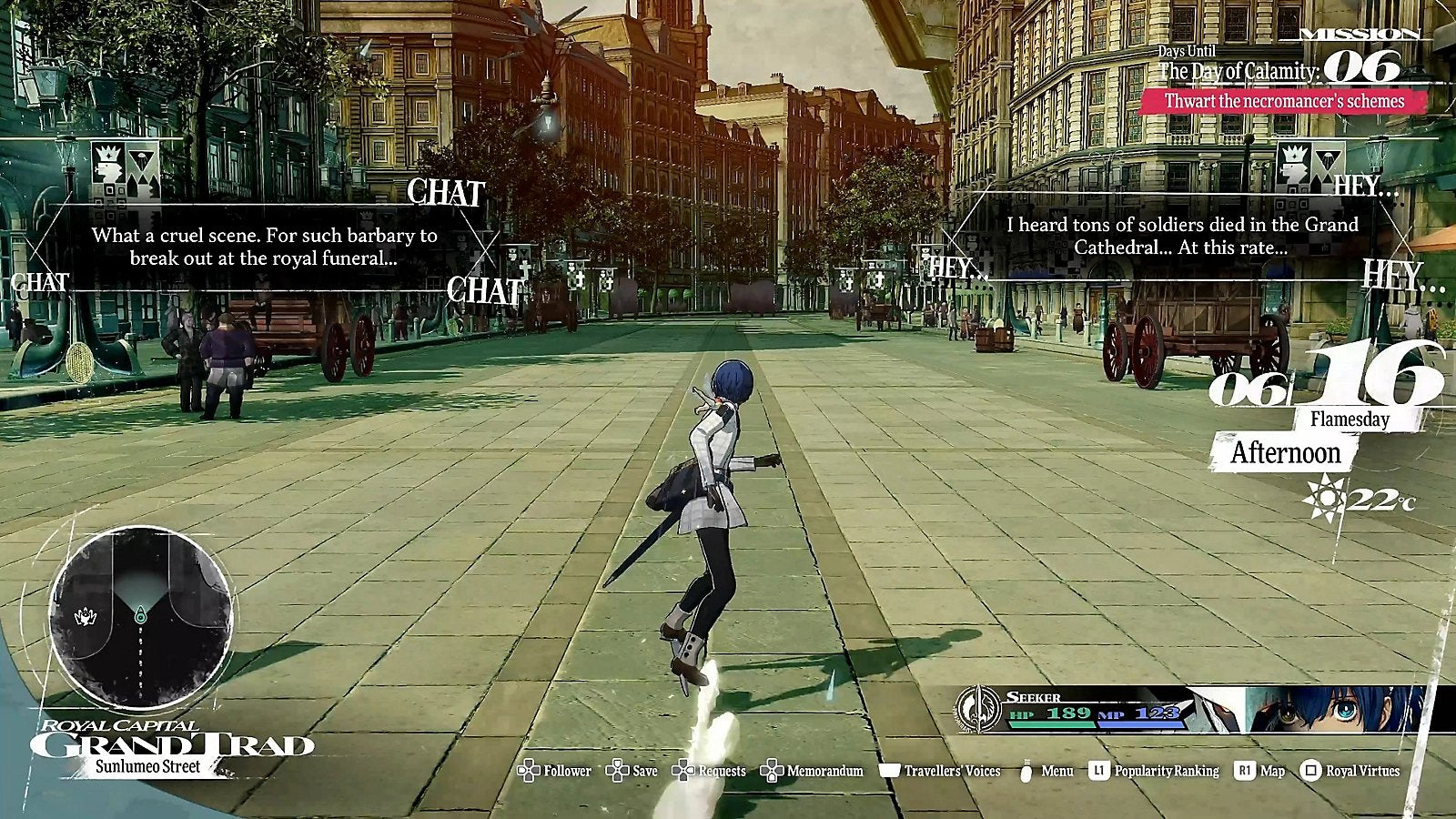Select the Follower d-pad icon
This screenshot has width=1456, height=819.
tap(528, 770)
